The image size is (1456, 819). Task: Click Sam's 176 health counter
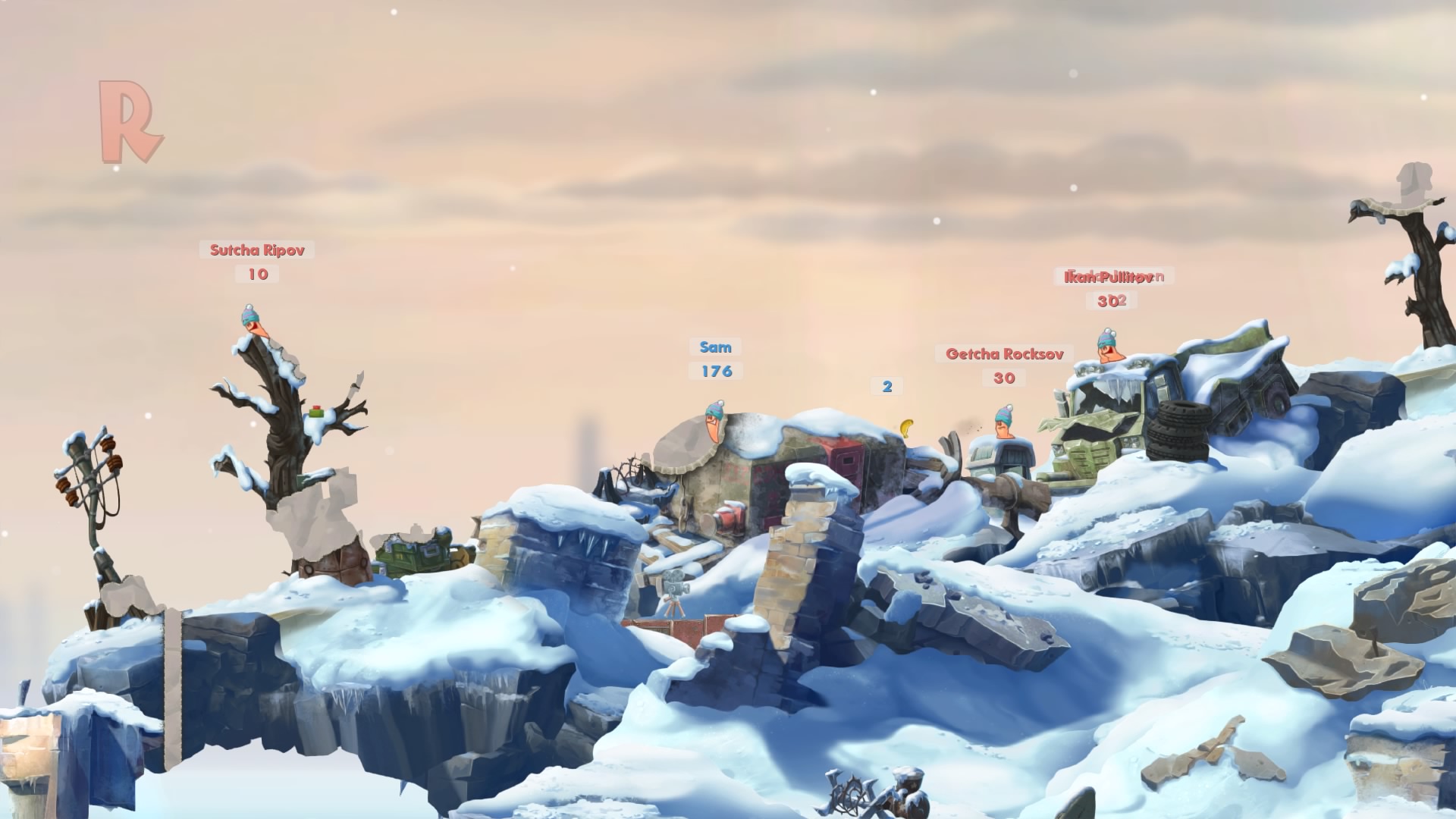tap(716, 372)
